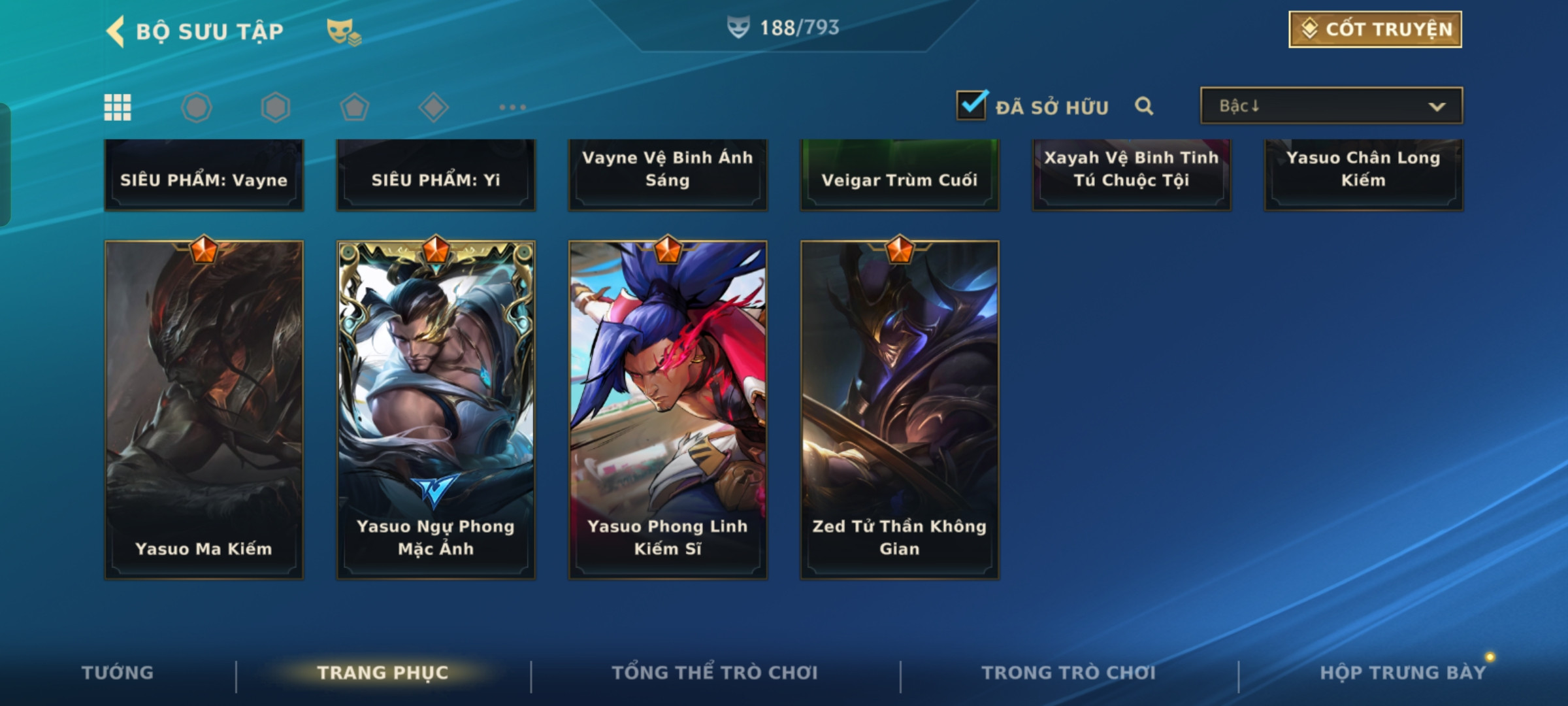Select the Yasuo Ma Kiếm skin card
This screenshot has height=706, width=1568.
(204, 409)
